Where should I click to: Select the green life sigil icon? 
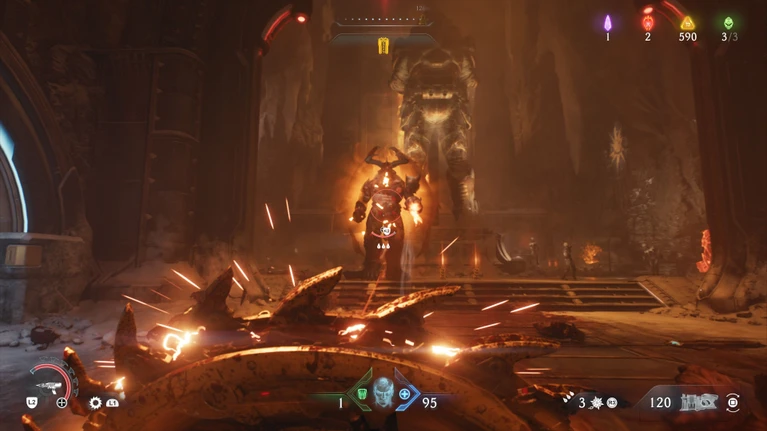728,22
